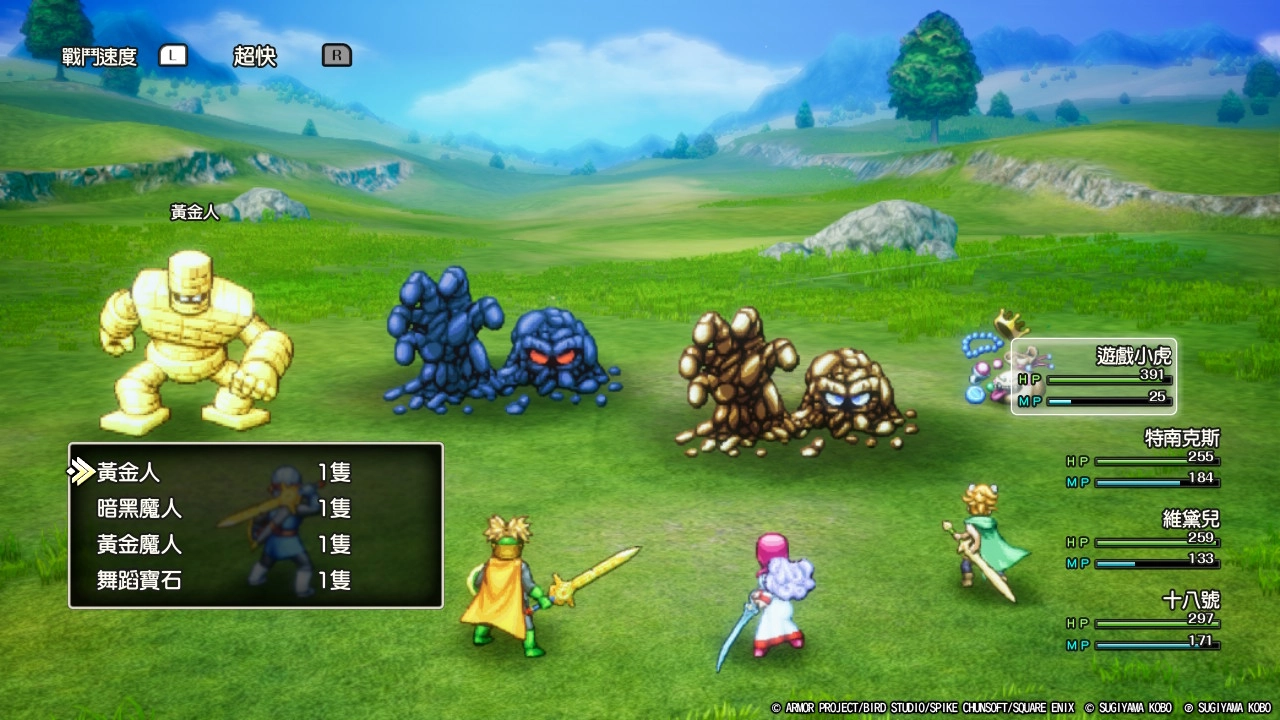Target the 黃金魔人 entry
1280x720 pixels.
click(140, 544)
